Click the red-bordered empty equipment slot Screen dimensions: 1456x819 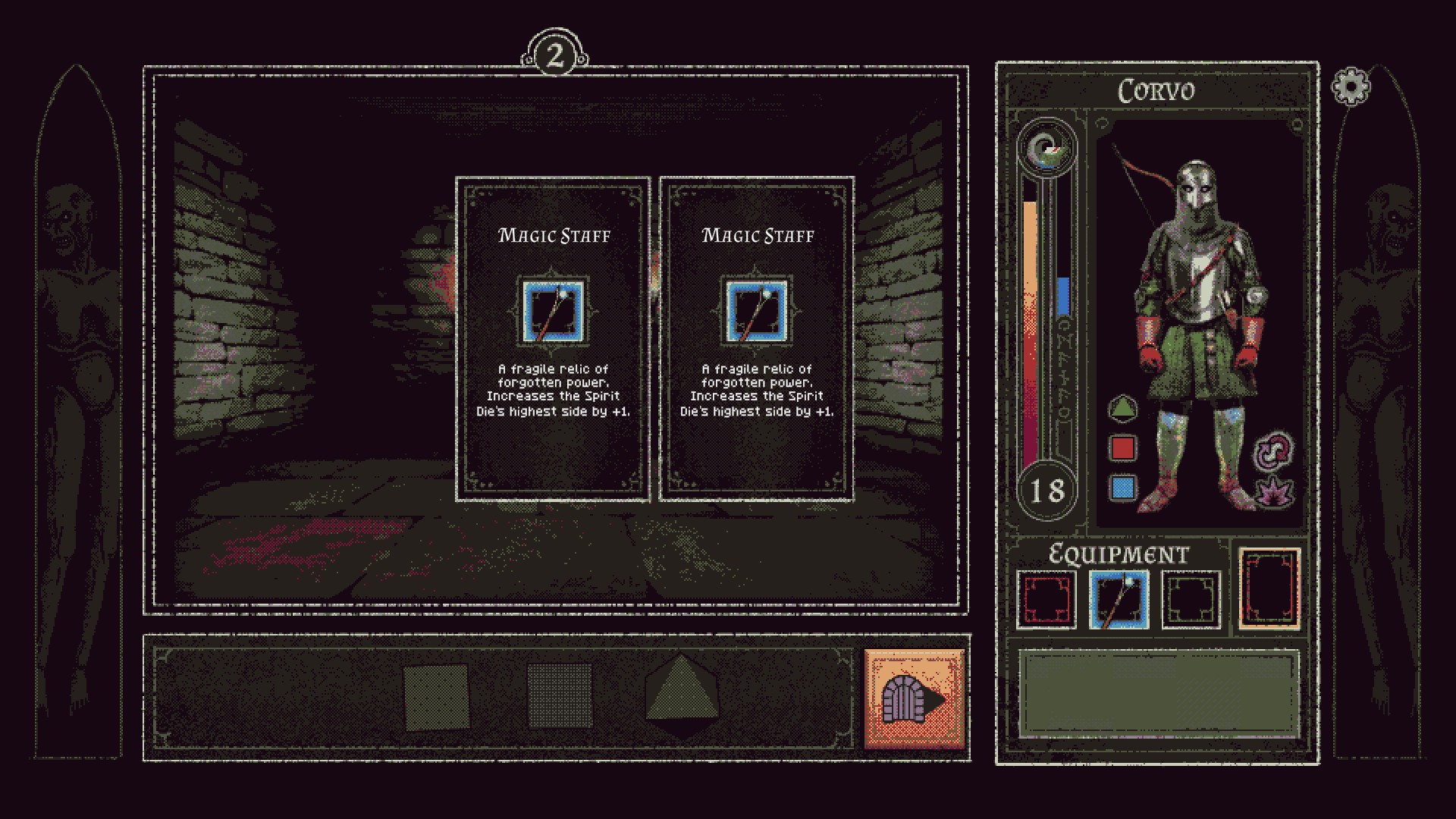tap(1046, 600)
